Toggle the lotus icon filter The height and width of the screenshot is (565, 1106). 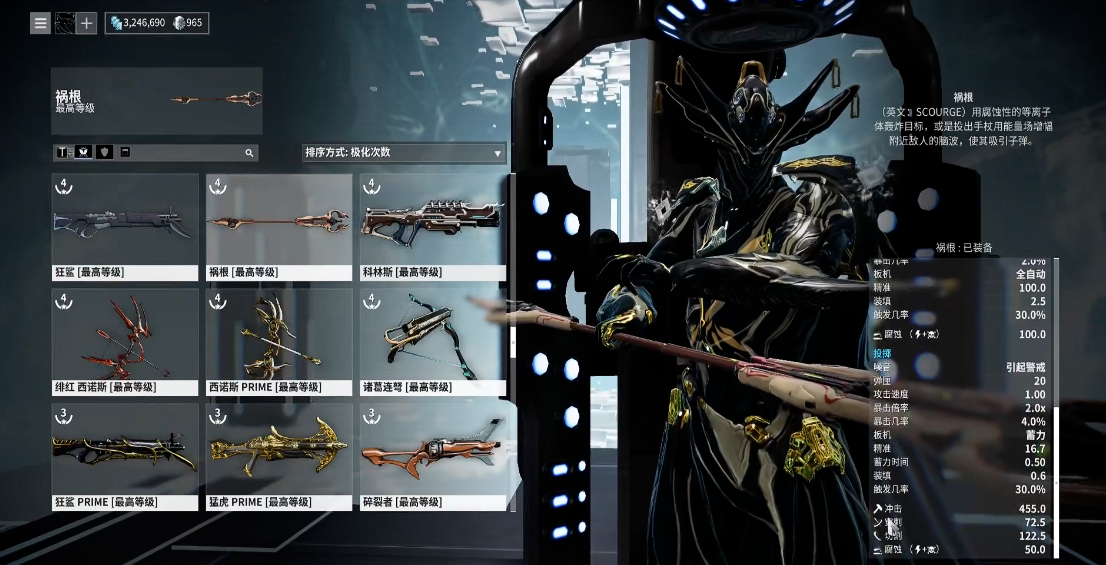point(83,153)
